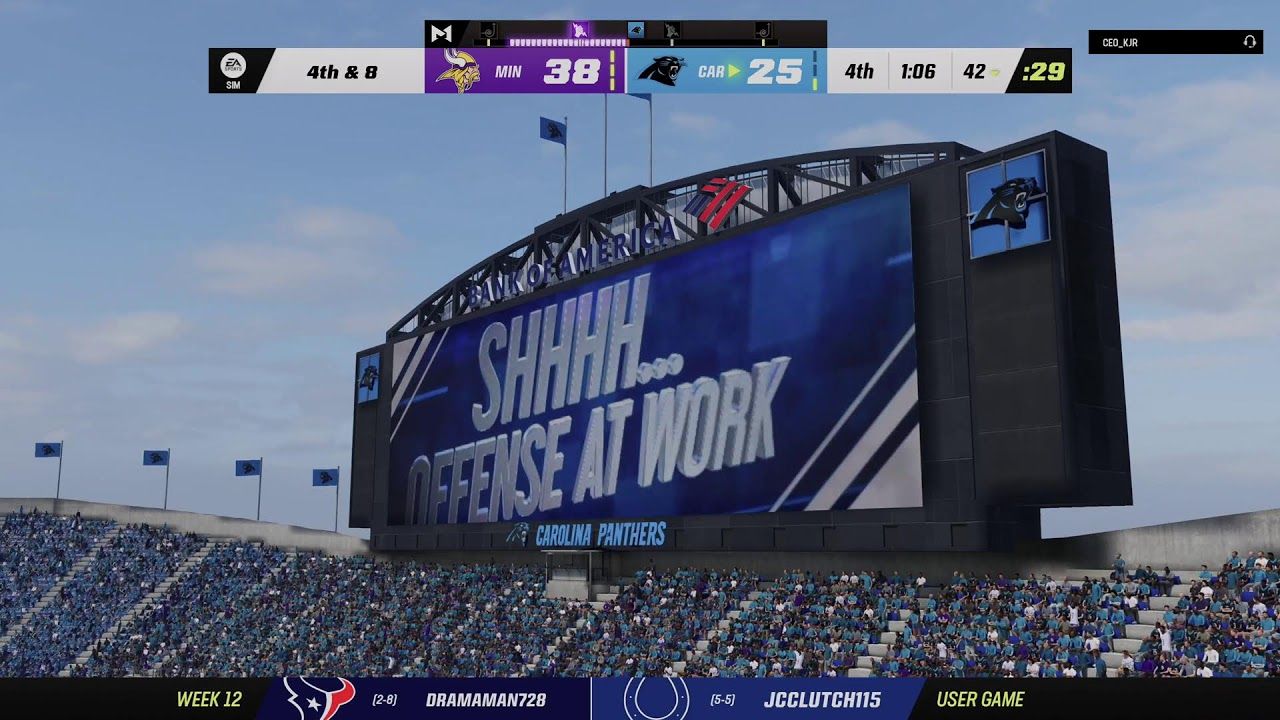Select the Vikings logo on the scoreboard
Image resolution: width=1280 pixels, height=720 pixels.
(x=458, y=71)
